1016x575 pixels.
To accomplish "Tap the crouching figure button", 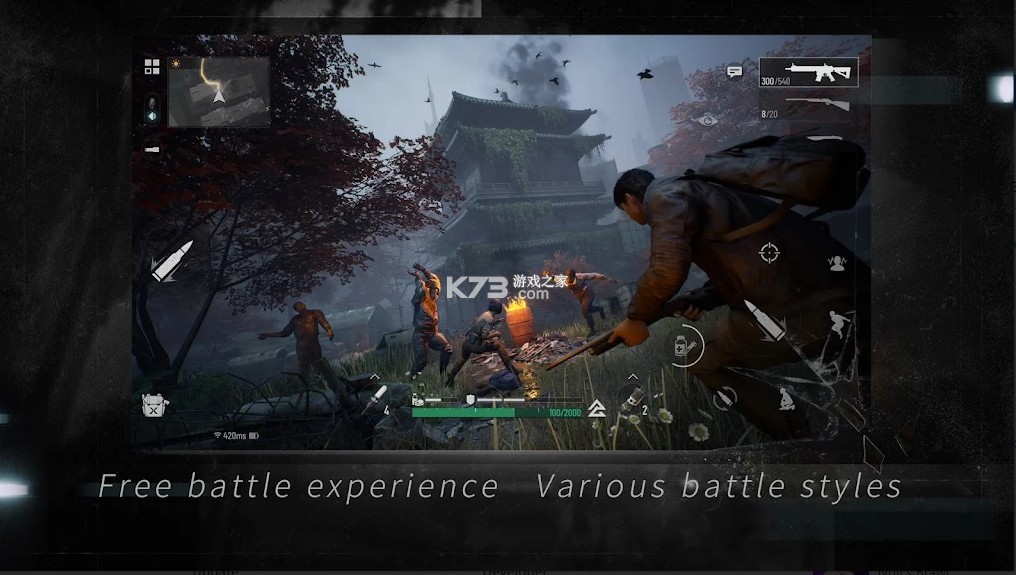I will tap(787, 399).
